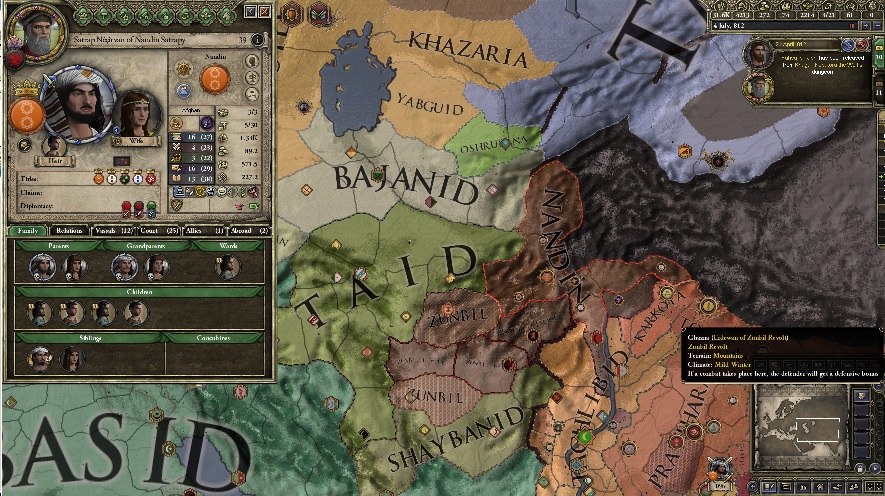Click the bearded portrait in the notification
This screenshot has height=496, width=885.
(757, 53)
